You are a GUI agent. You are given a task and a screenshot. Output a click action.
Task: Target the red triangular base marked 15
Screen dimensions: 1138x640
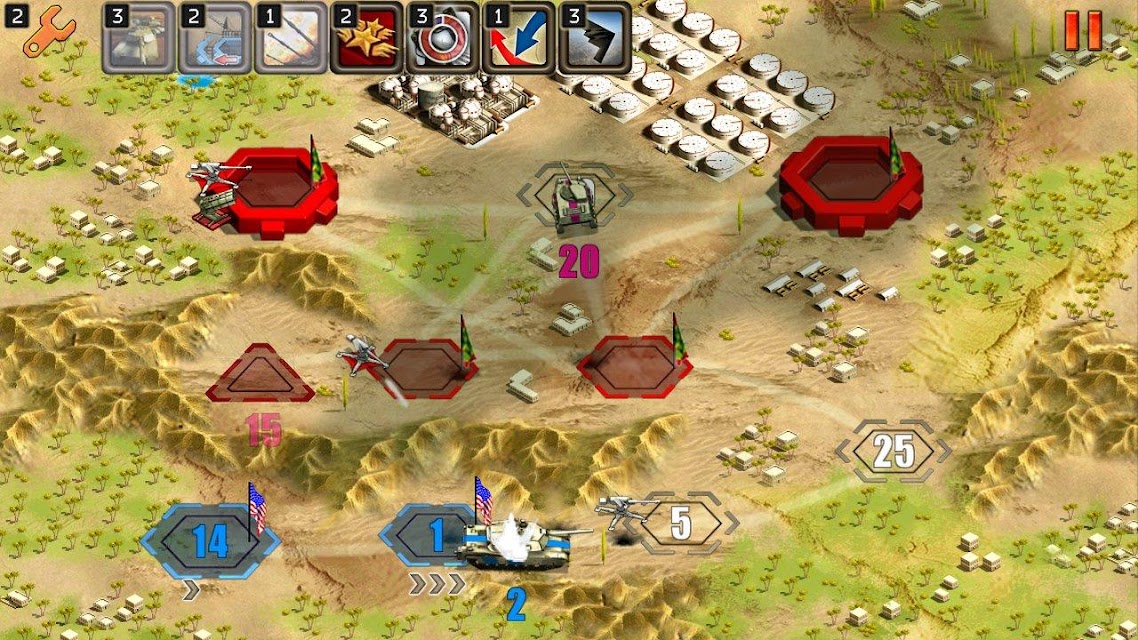pos(260,376)
